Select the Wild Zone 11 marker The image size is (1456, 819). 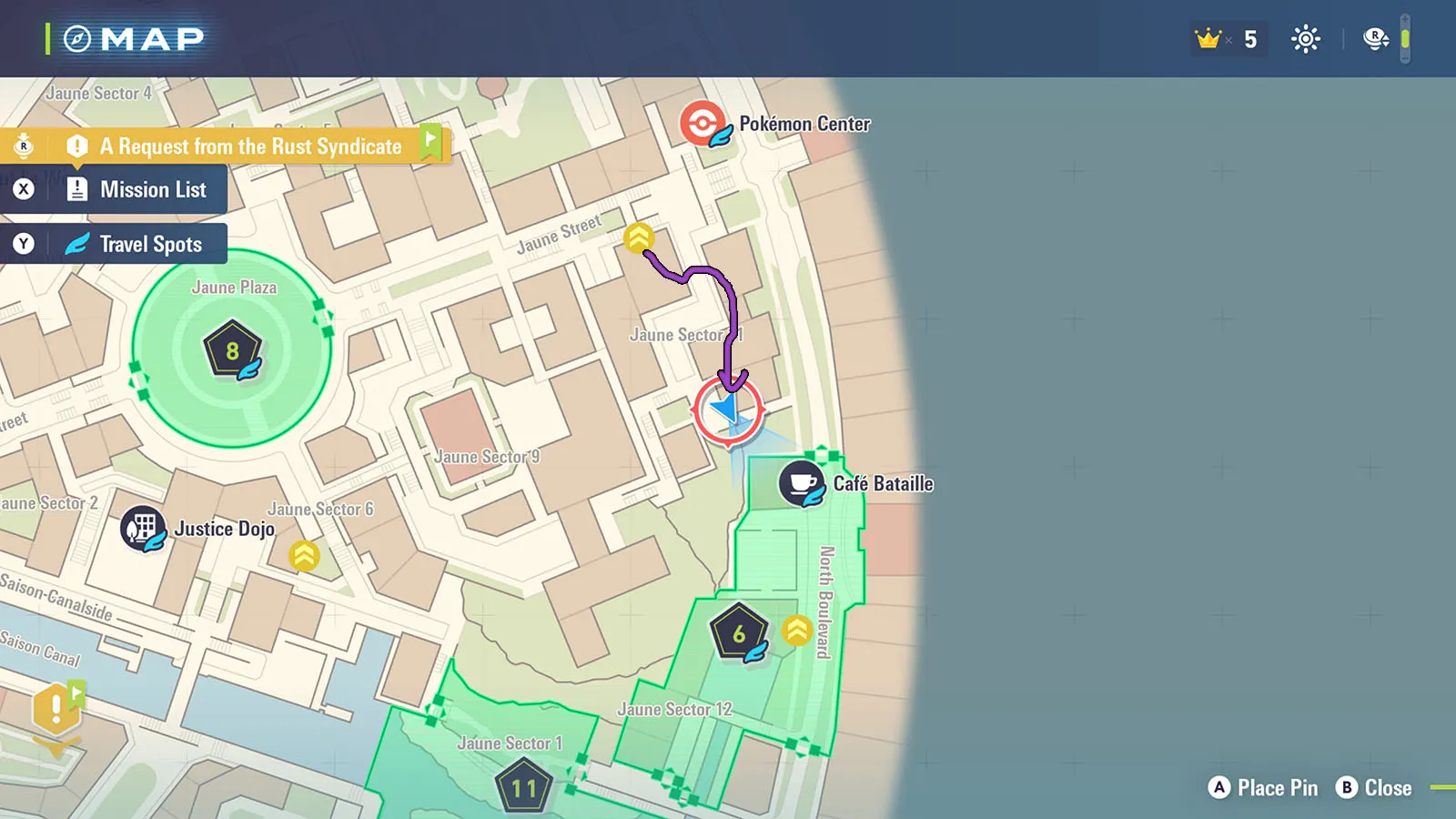tap(524, 788)
